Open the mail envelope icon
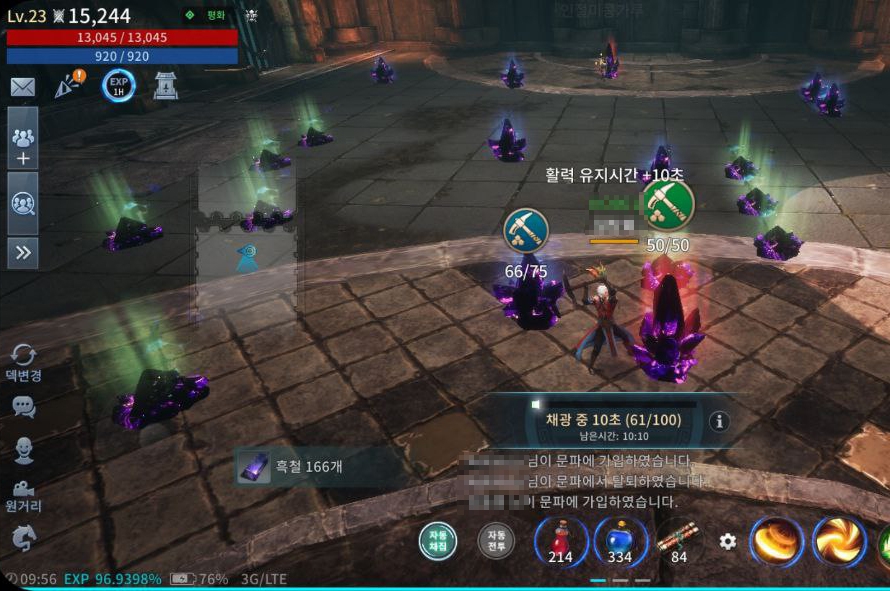 click(x=22, y=87)
